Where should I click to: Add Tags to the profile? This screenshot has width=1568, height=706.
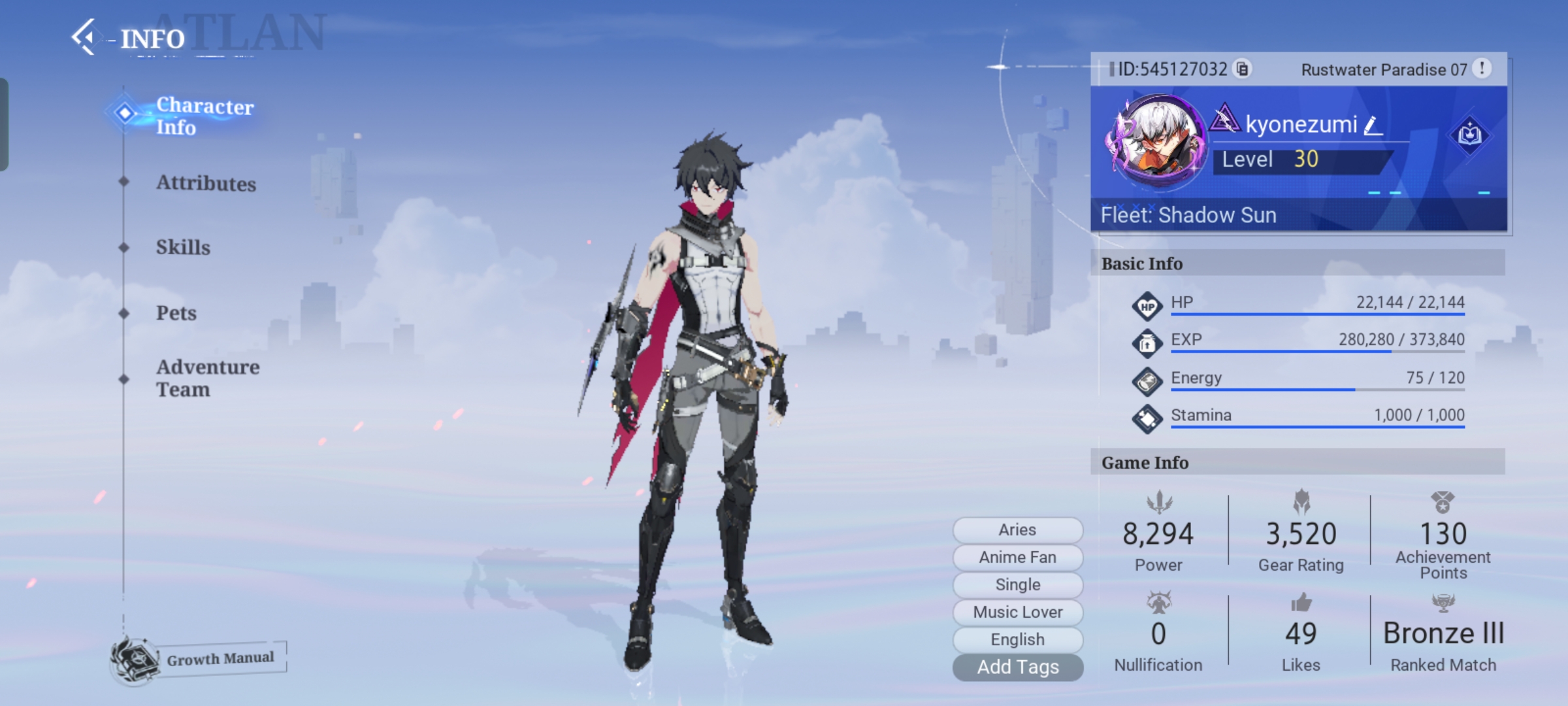click(x=1017, y=667)
